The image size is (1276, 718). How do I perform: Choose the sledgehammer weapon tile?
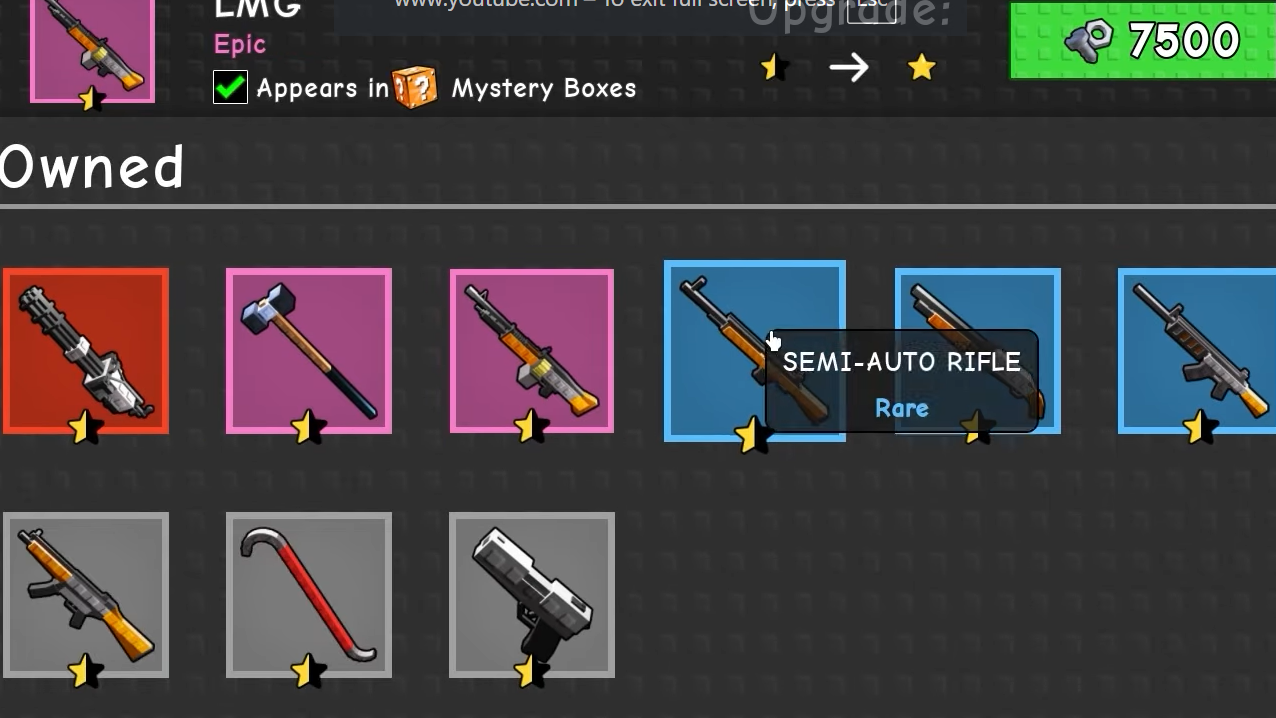[308, 350]
